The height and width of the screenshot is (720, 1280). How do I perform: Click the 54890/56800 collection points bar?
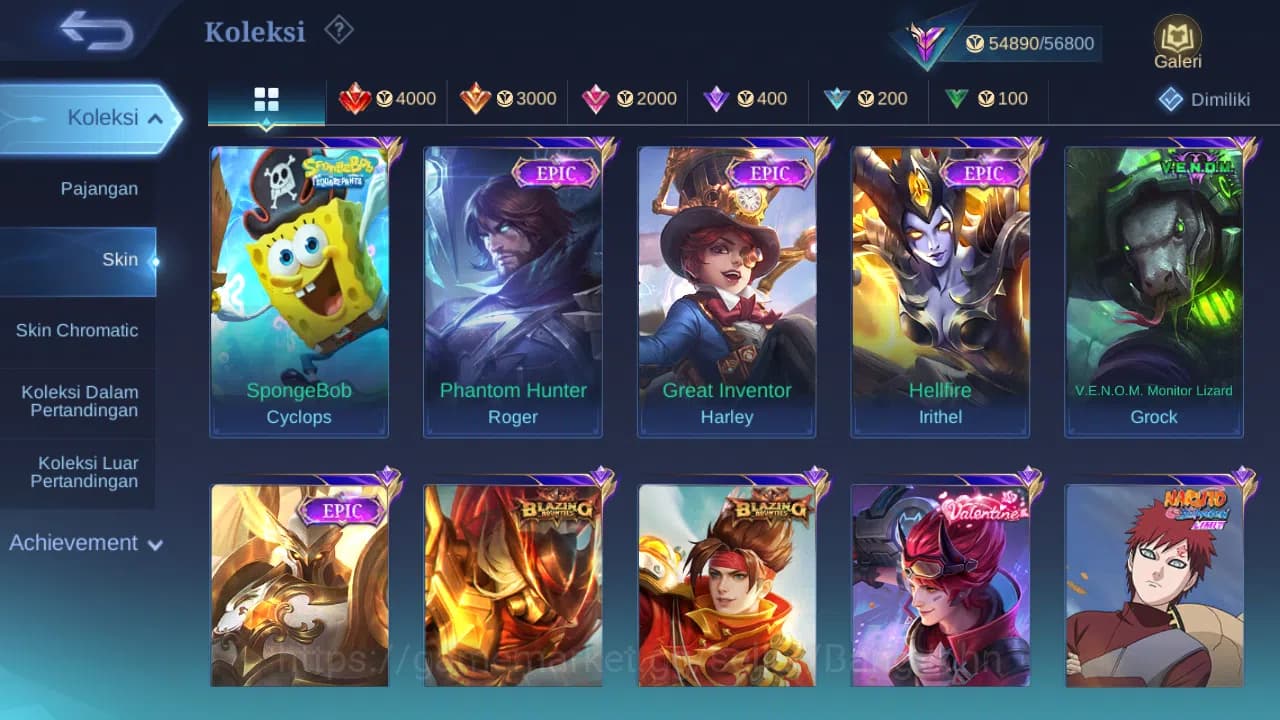point(1030,43)
